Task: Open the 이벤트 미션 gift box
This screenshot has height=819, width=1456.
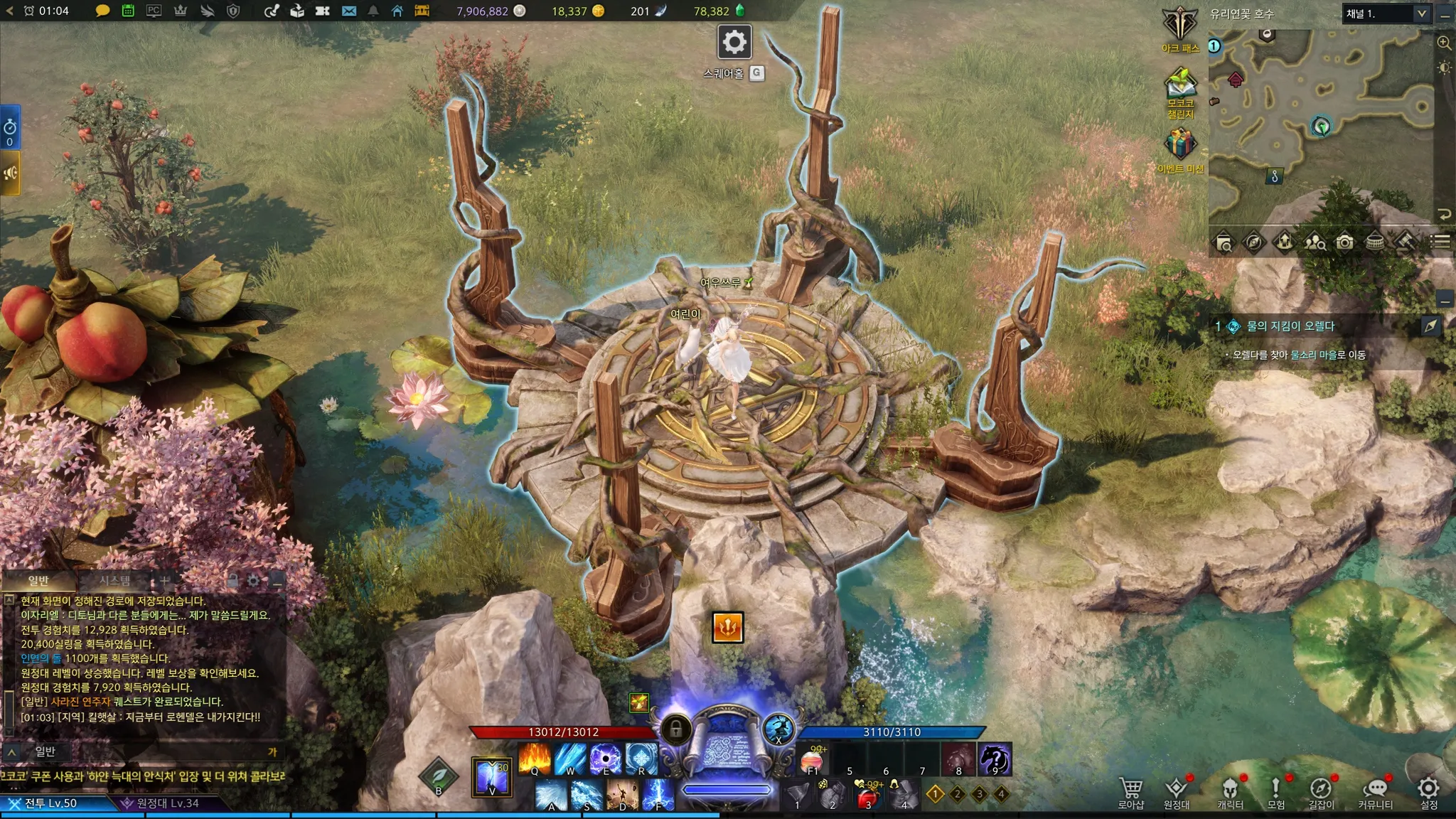Action: (x=1180, y=145)
